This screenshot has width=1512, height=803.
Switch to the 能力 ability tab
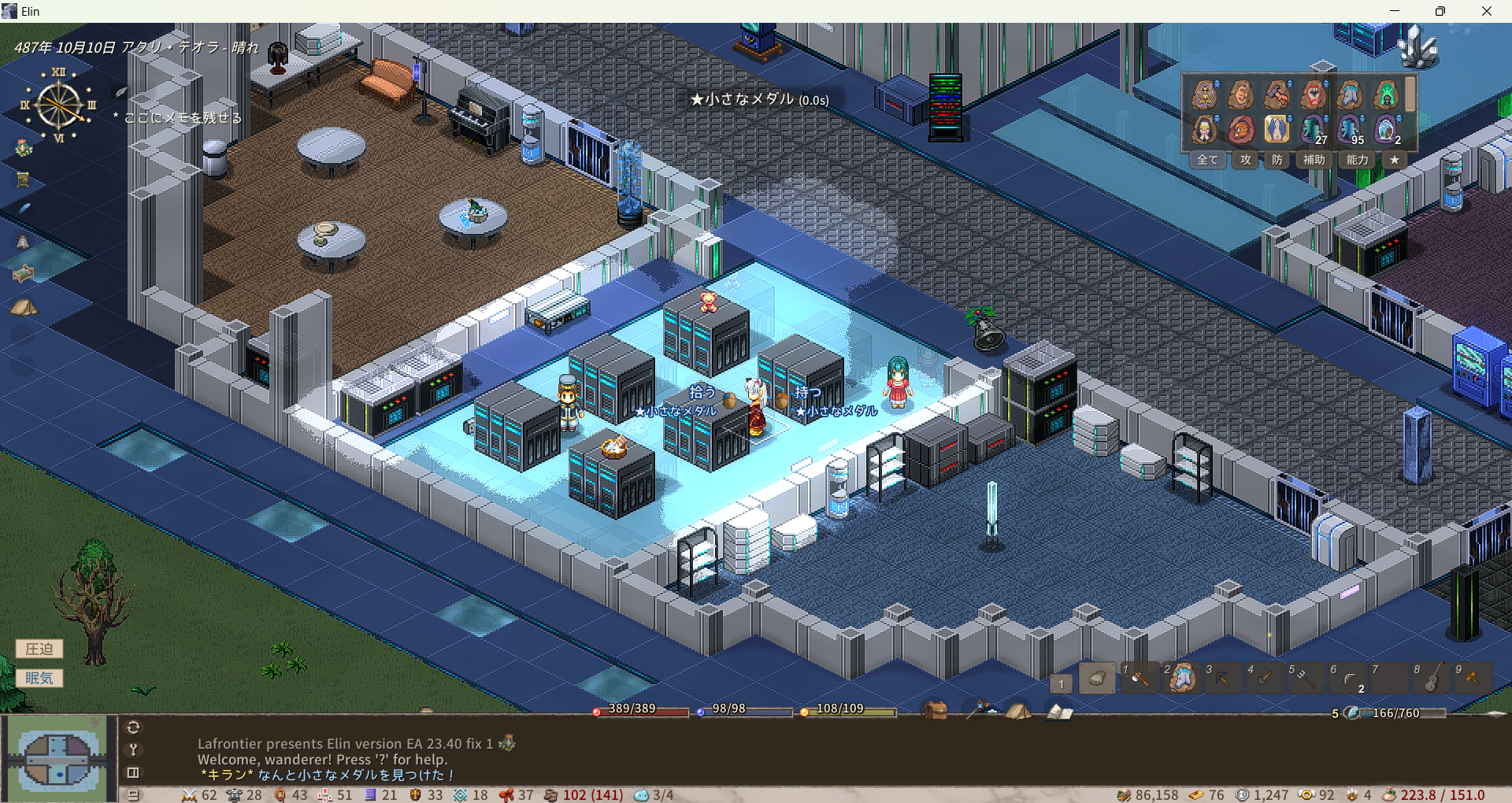coord(1358,160)
